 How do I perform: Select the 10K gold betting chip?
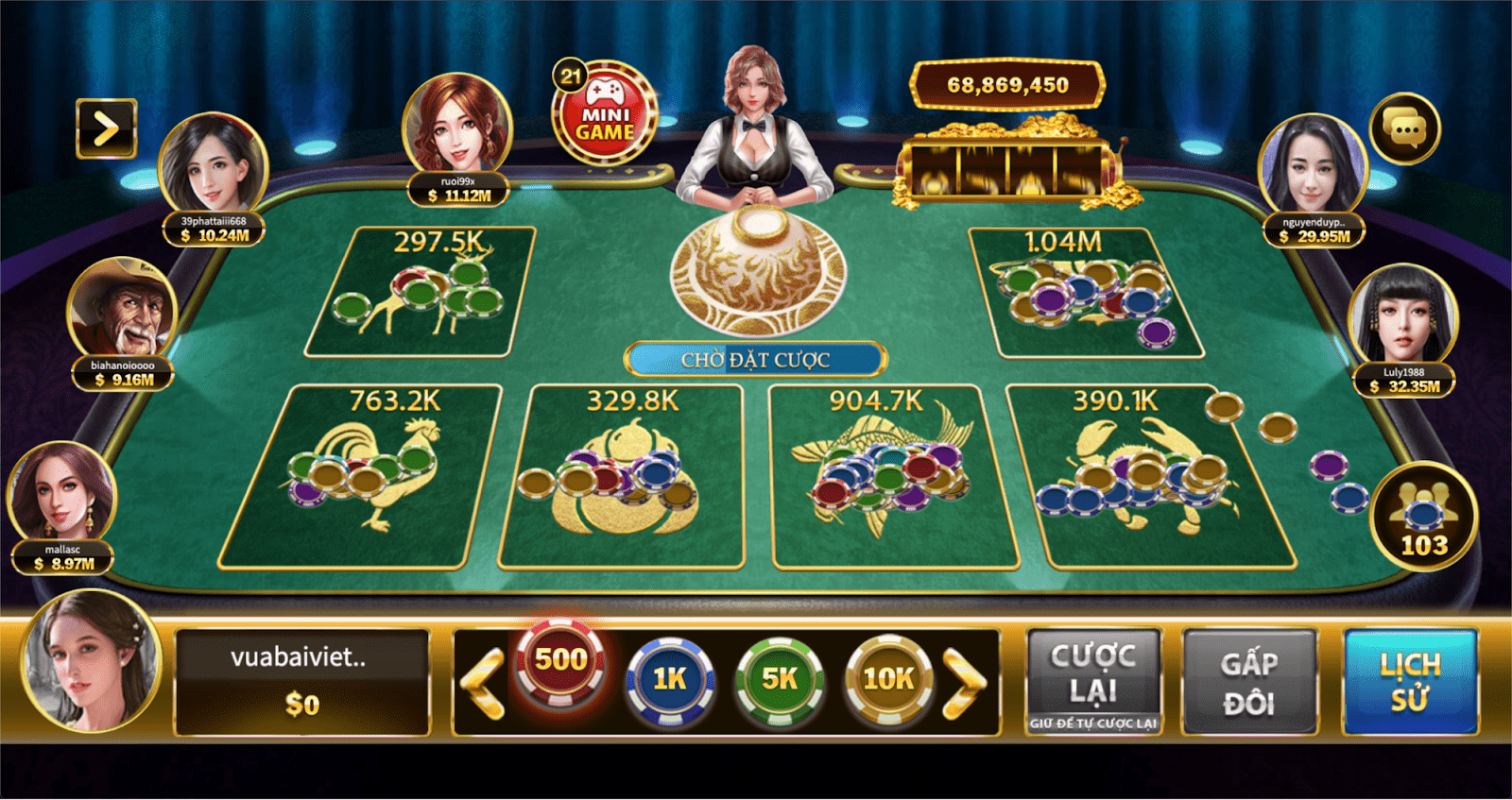click(x=888, y=680)
